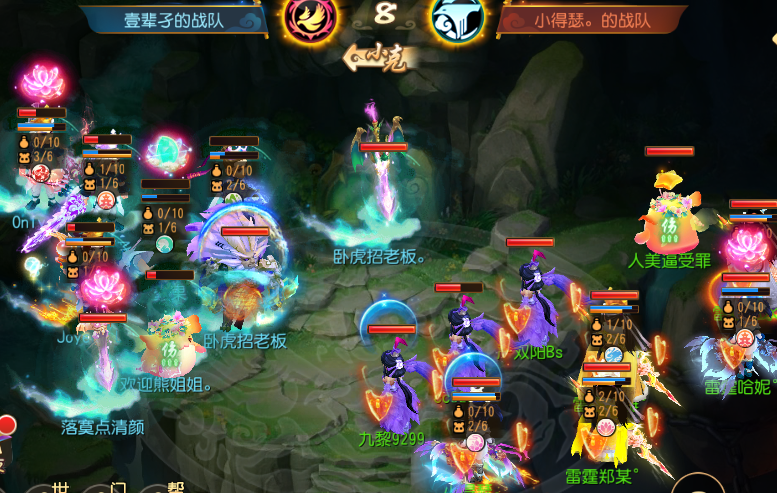Switch to the 世 chat channel

(x=60, y=487)
